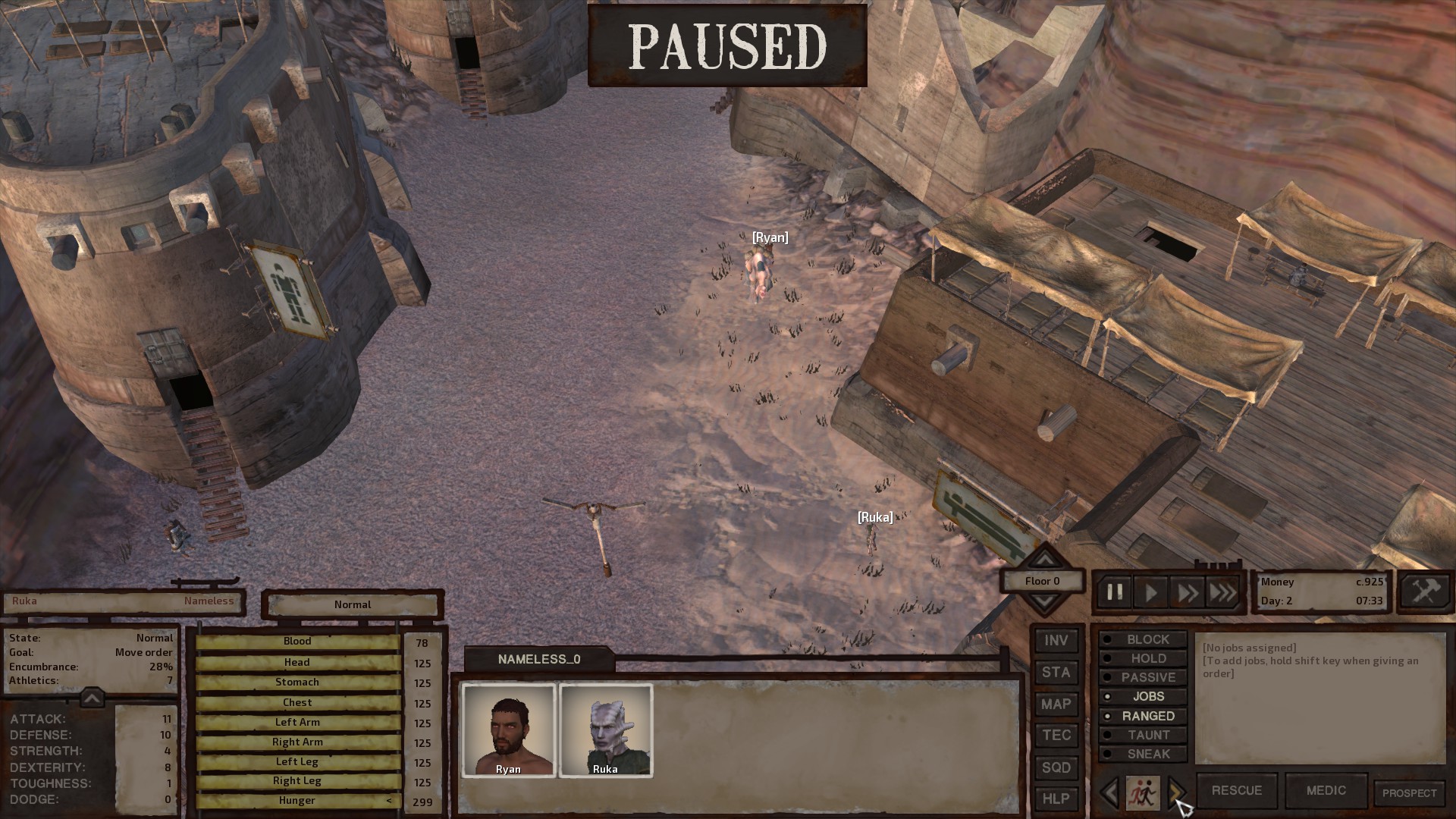Use the MEDIC button

point(1325,789)
